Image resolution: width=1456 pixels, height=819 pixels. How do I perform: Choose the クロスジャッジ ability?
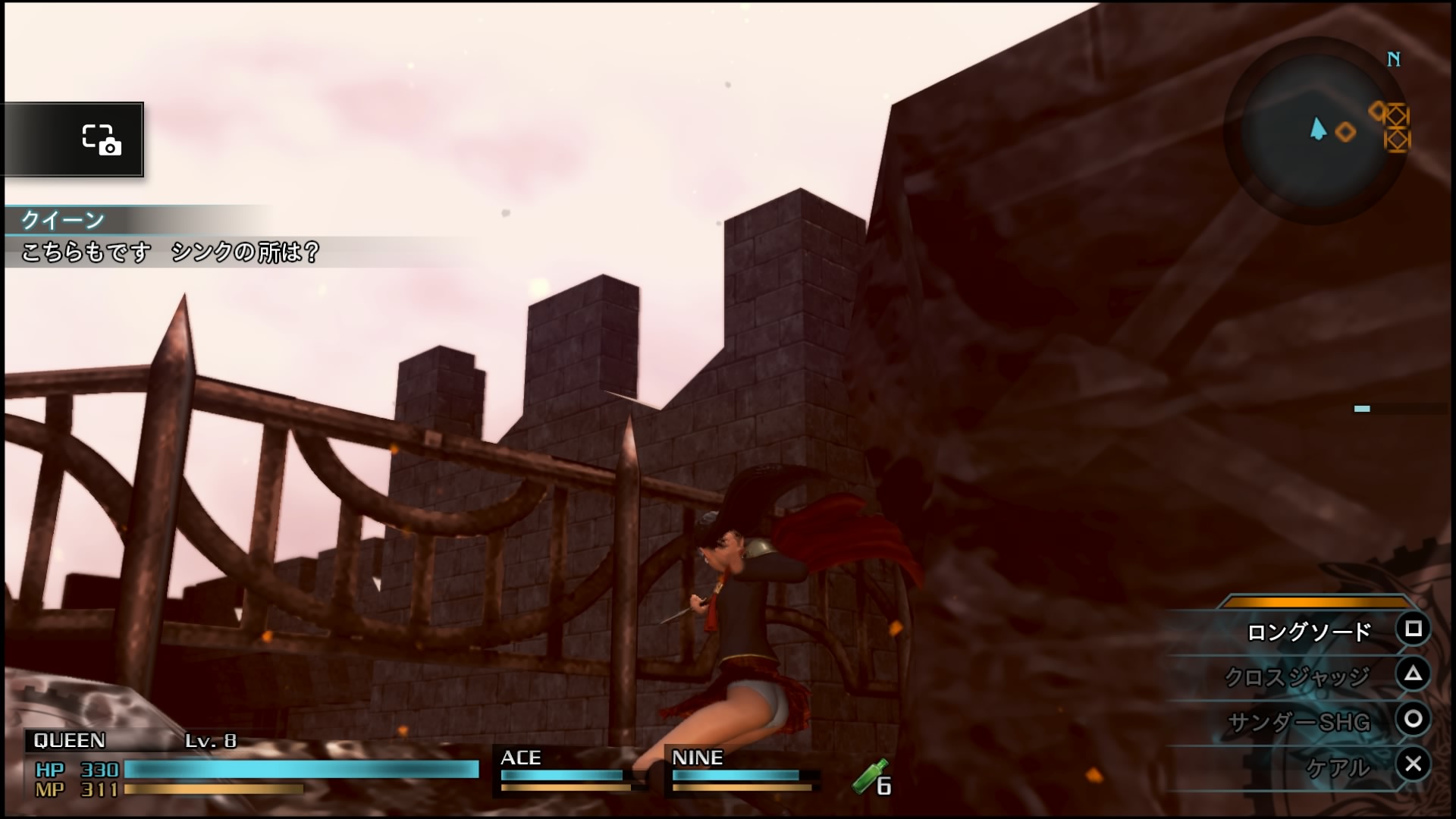pyautogui.click(x=1297, y=676)
